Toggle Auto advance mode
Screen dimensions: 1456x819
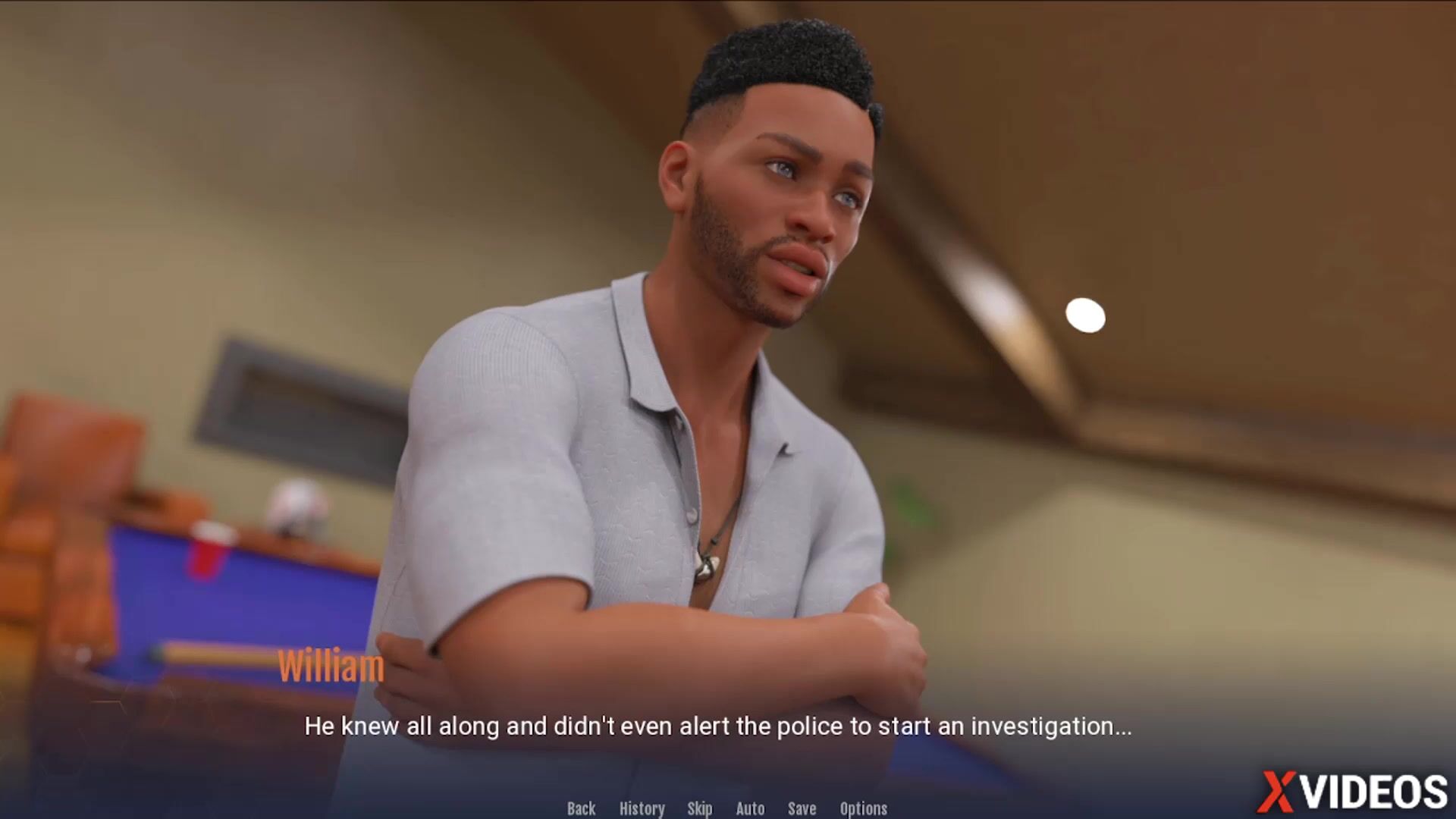click(750, 808)
